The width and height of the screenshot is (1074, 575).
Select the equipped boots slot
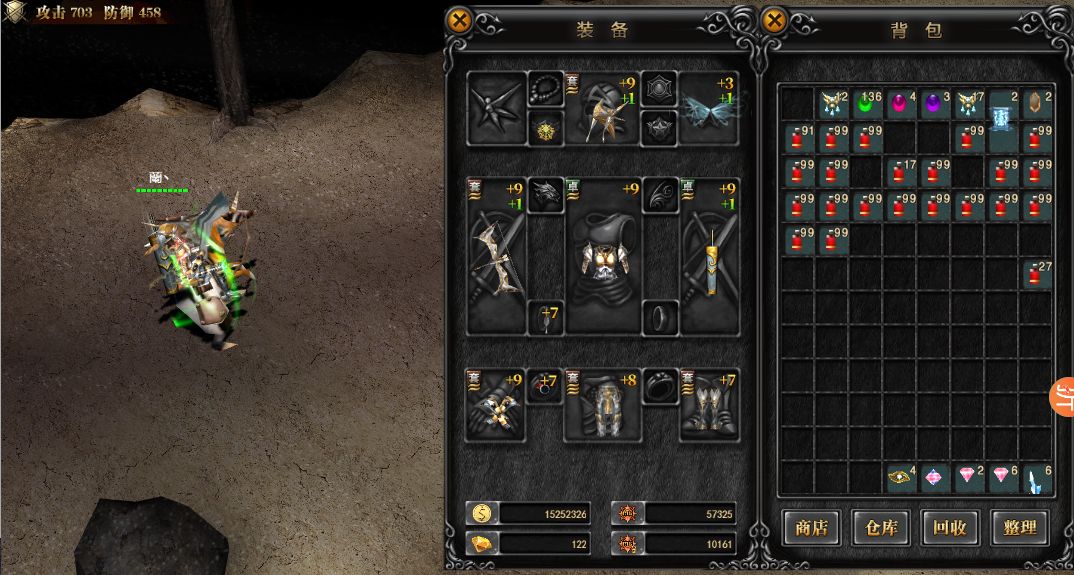pyautogui.click(x=710, y=405)
